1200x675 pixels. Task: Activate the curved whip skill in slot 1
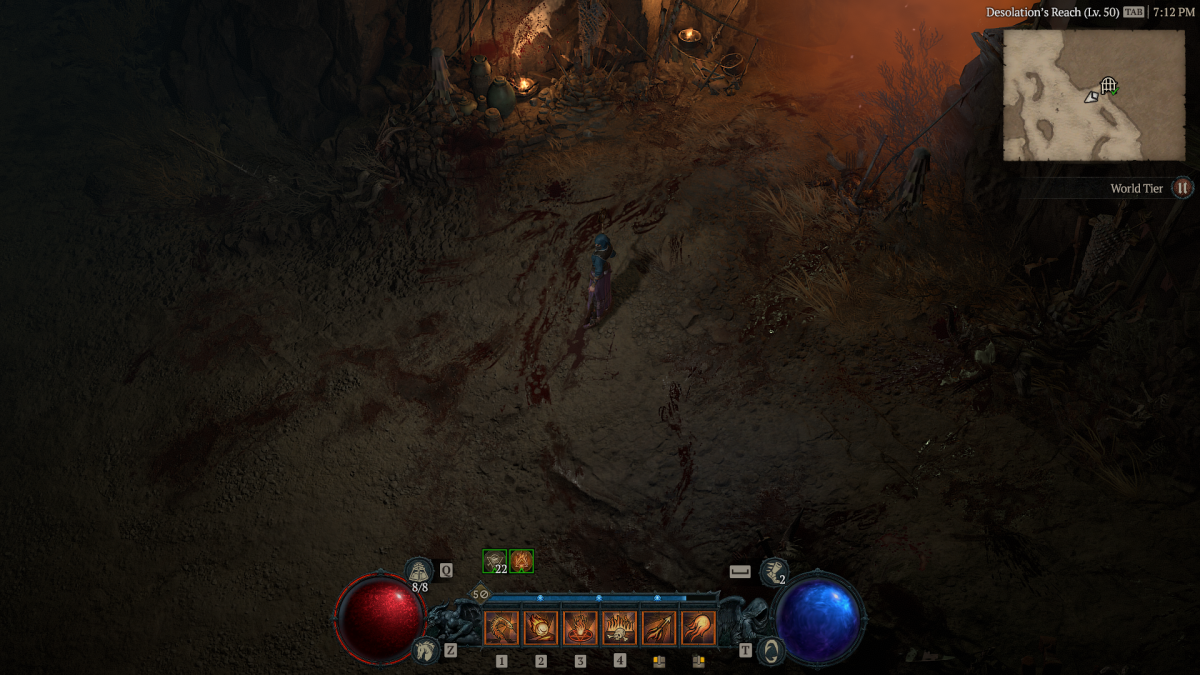pyautogui.click(x=502, y=628)
